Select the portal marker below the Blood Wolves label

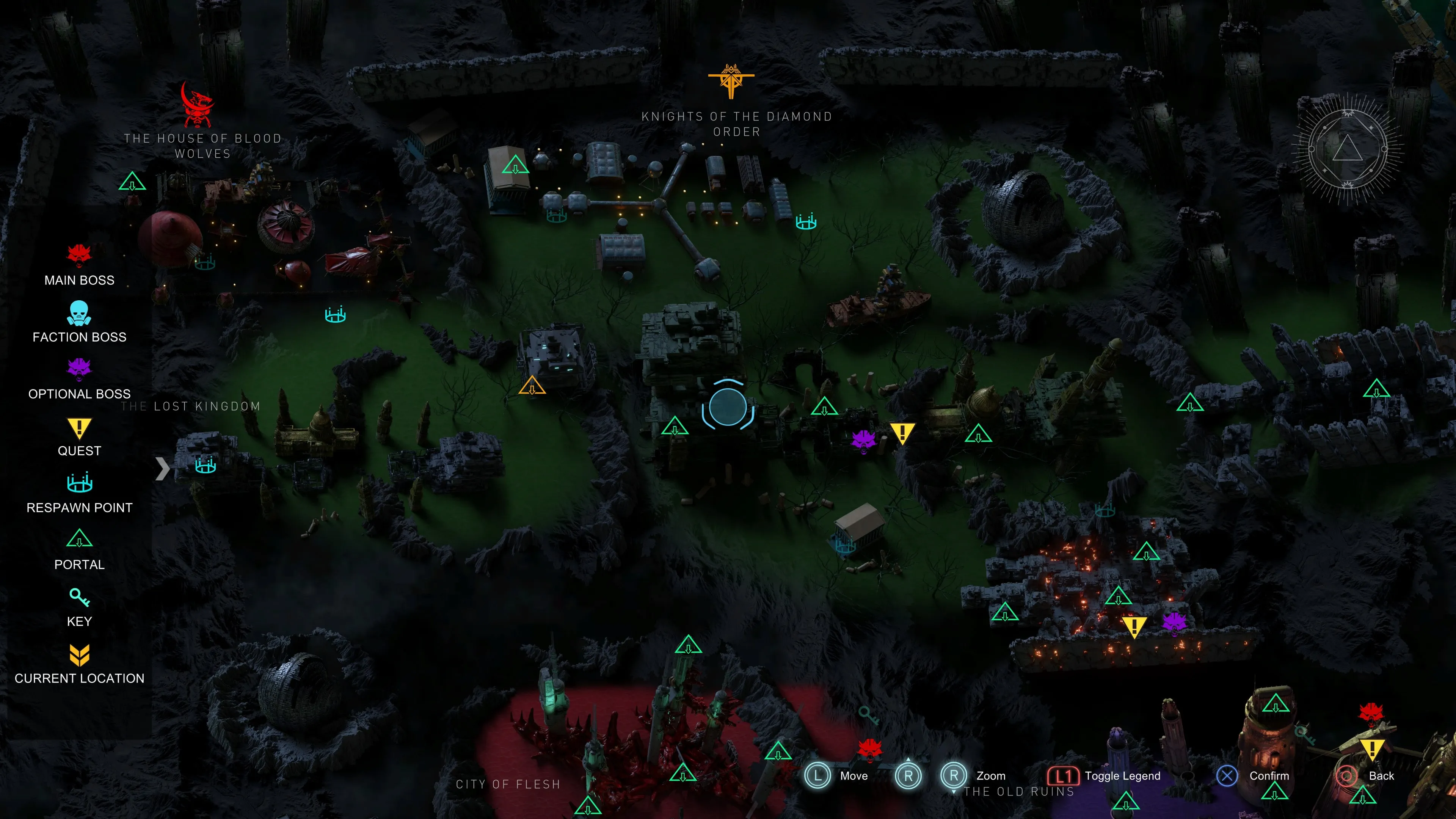pyautogui.click(x=132, y=182)
